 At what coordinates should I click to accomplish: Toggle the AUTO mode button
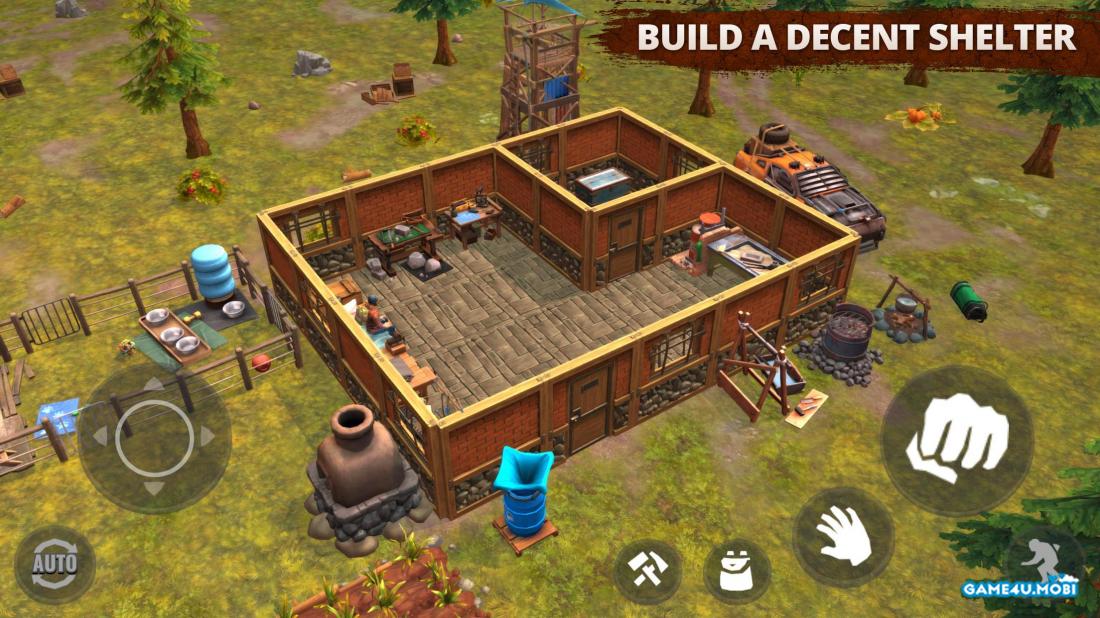point(55,565)
